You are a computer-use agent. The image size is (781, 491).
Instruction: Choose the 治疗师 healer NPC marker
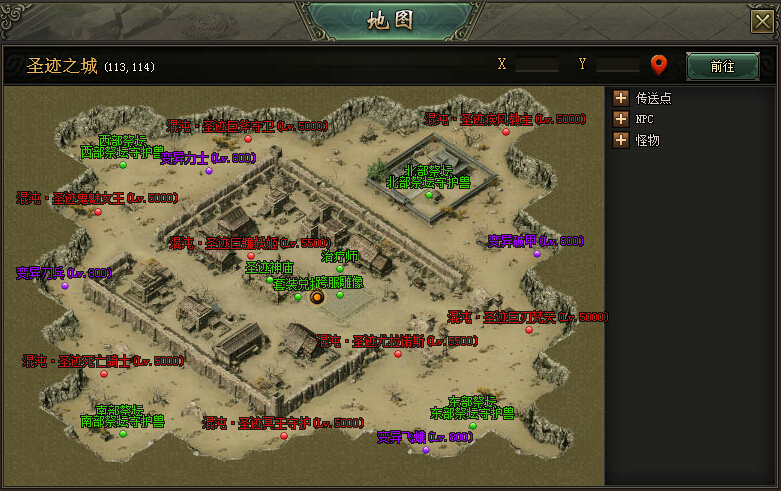tap(339, 268)
